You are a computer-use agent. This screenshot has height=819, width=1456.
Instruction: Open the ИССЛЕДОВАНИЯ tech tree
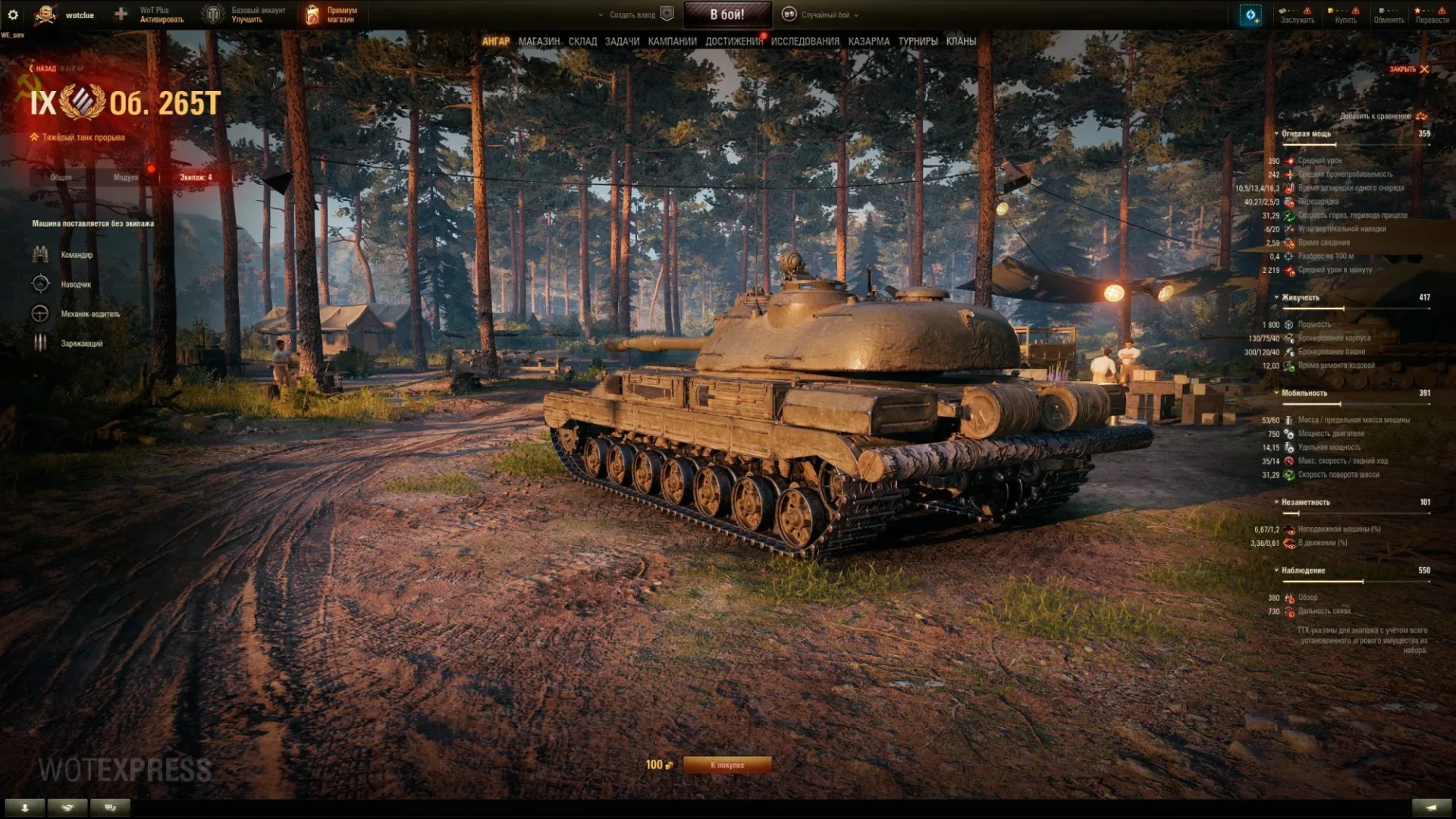tap(805, 42)
